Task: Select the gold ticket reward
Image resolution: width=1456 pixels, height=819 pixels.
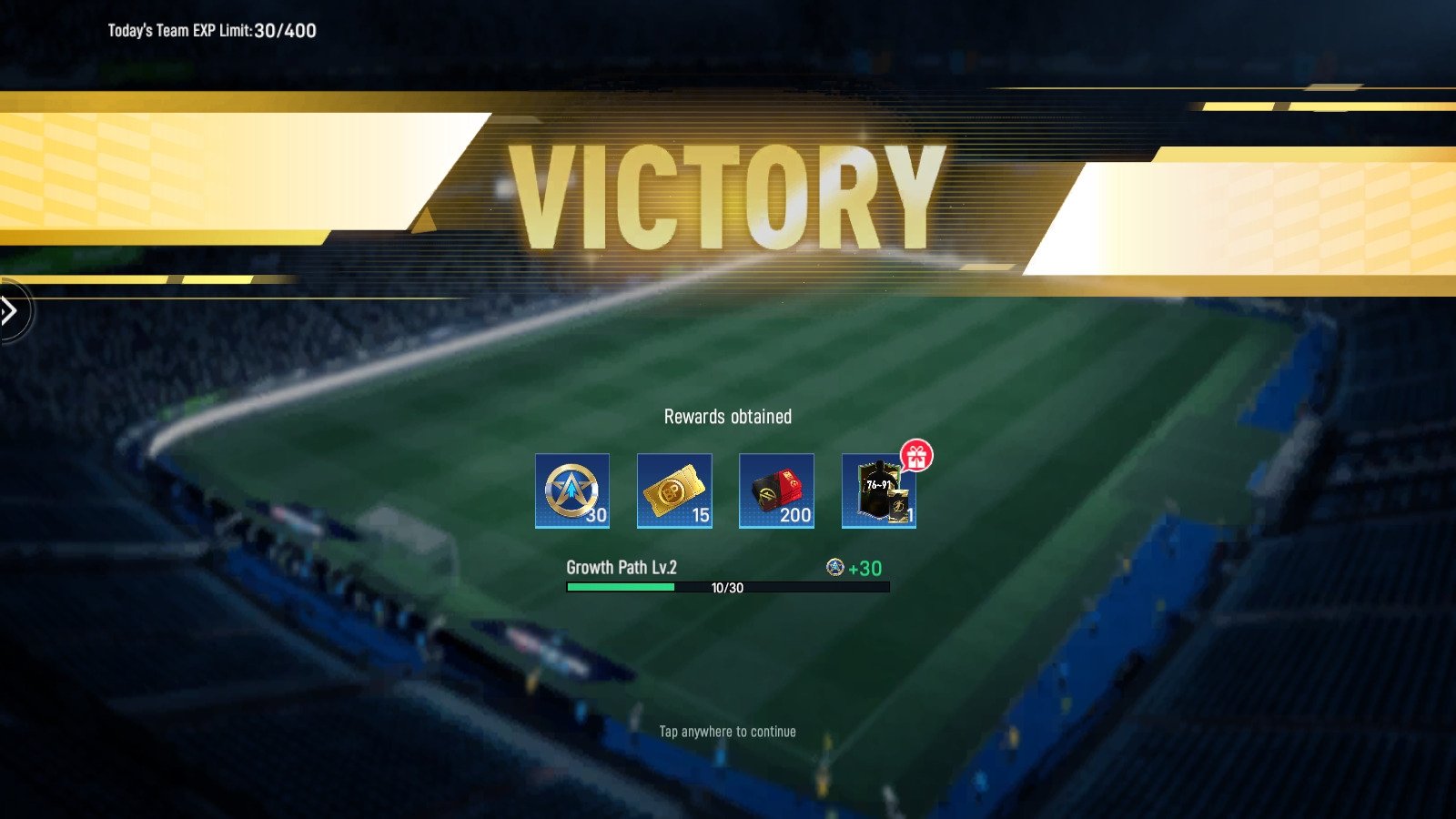Action: (x=674, y=490)
